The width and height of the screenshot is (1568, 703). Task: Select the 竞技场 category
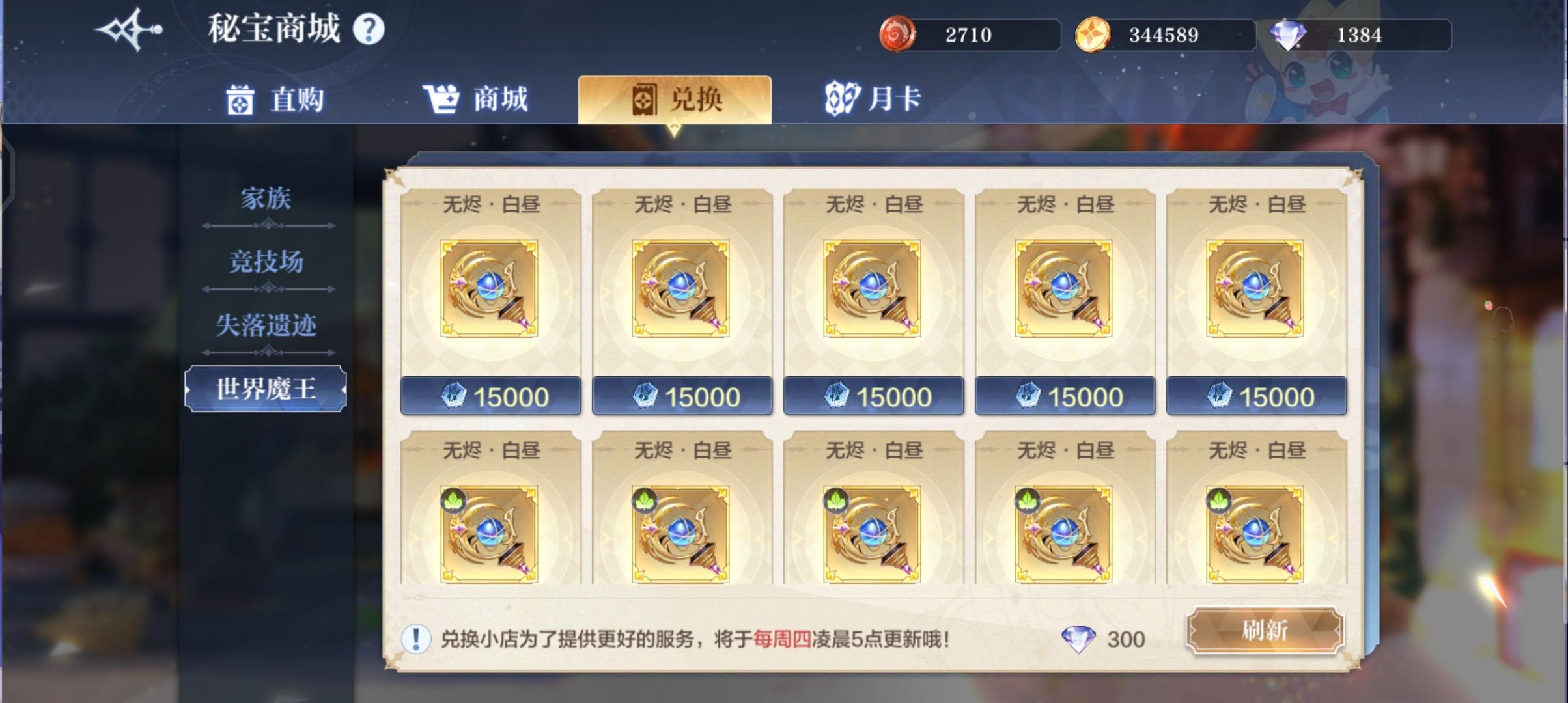point(266,262)
